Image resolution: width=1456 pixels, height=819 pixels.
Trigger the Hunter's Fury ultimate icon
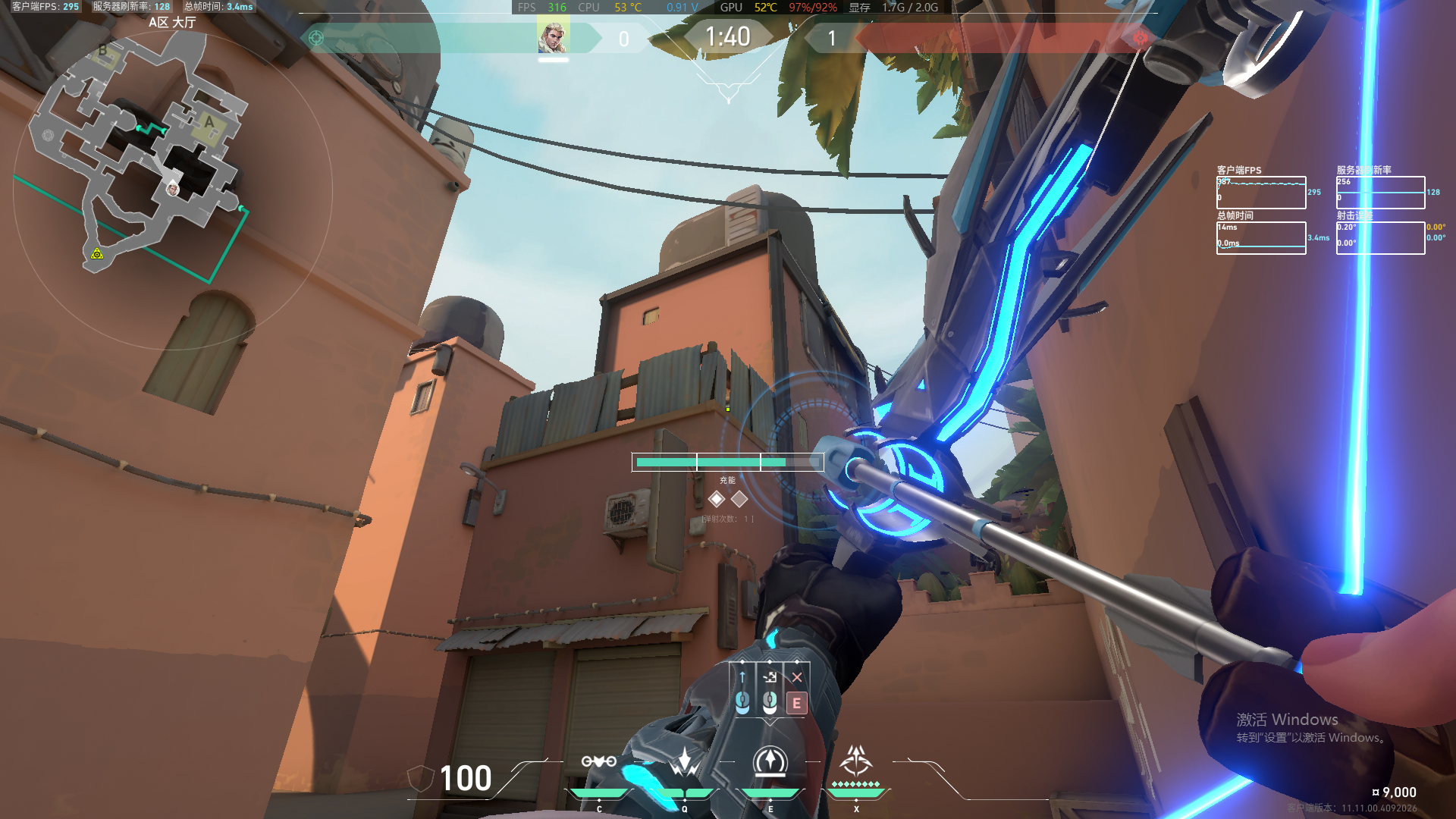(x=856, y=761)
